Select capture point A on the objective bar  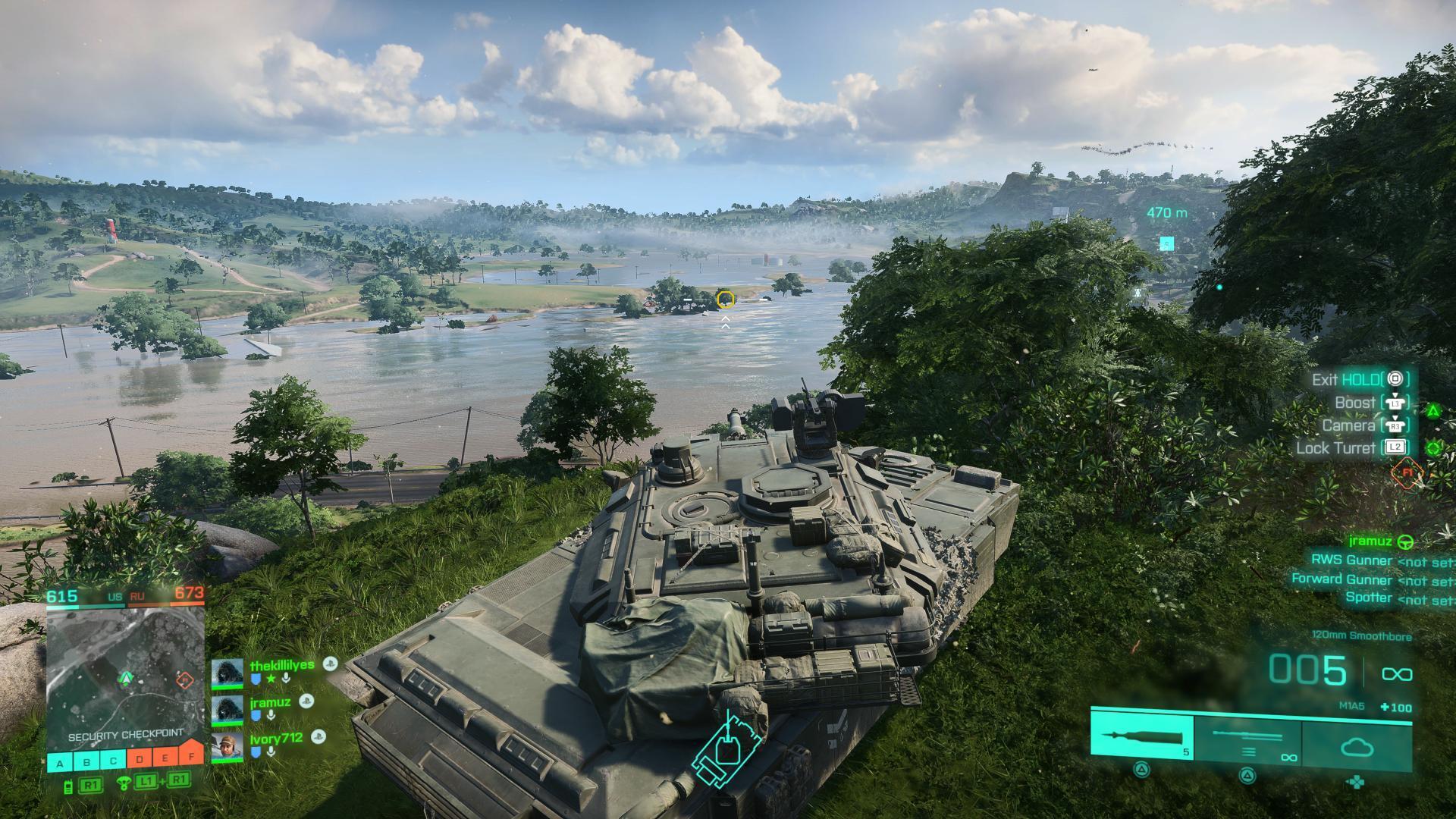[60, 761]
